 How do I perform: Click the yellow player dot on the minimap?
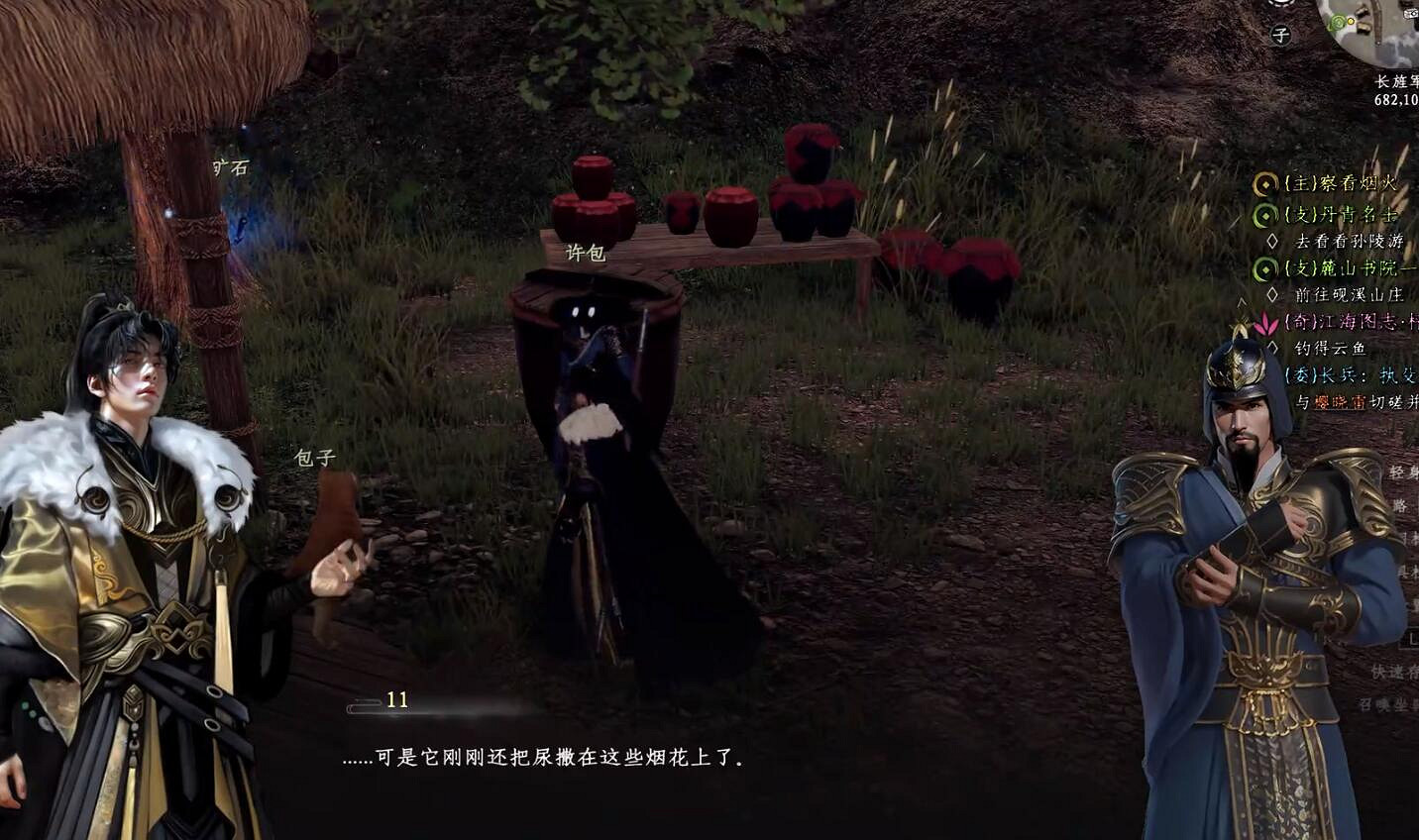pos(1351,22)
